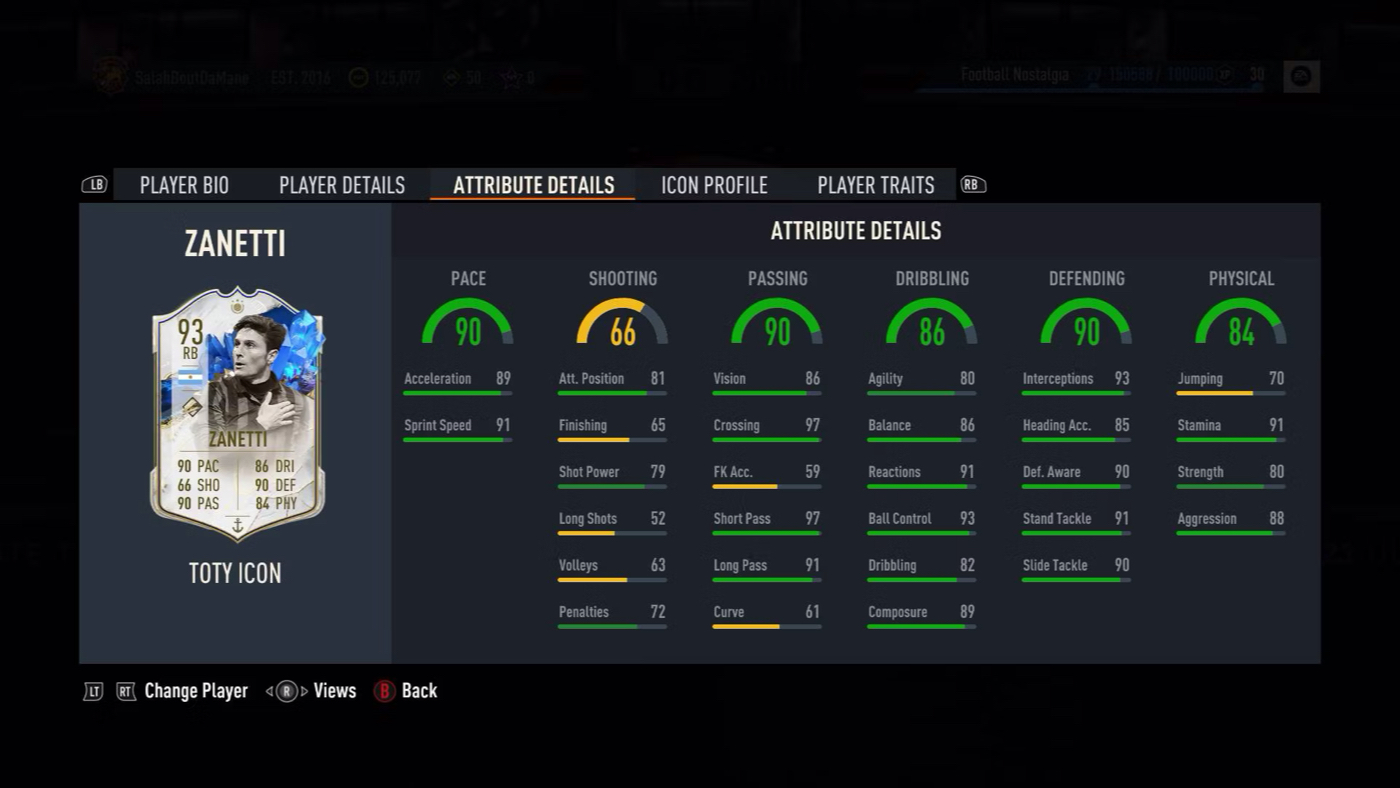
Task: Switch to the Player Bio tab
Action: coord(184,185)
